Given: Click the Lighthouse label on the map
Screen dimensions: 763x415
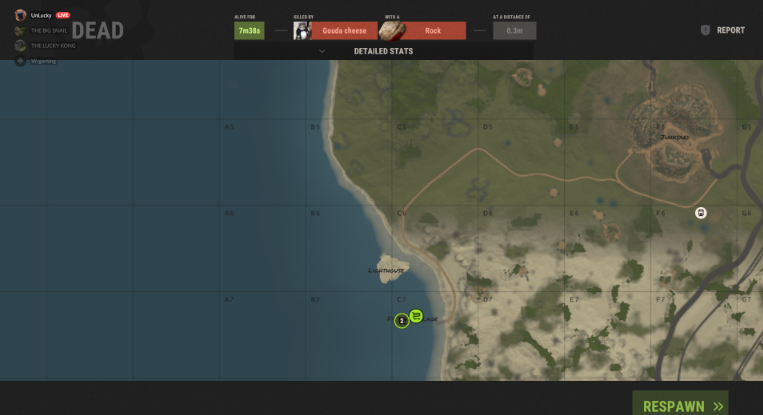Looking at the screenshot, I should [x=387, y=270].
